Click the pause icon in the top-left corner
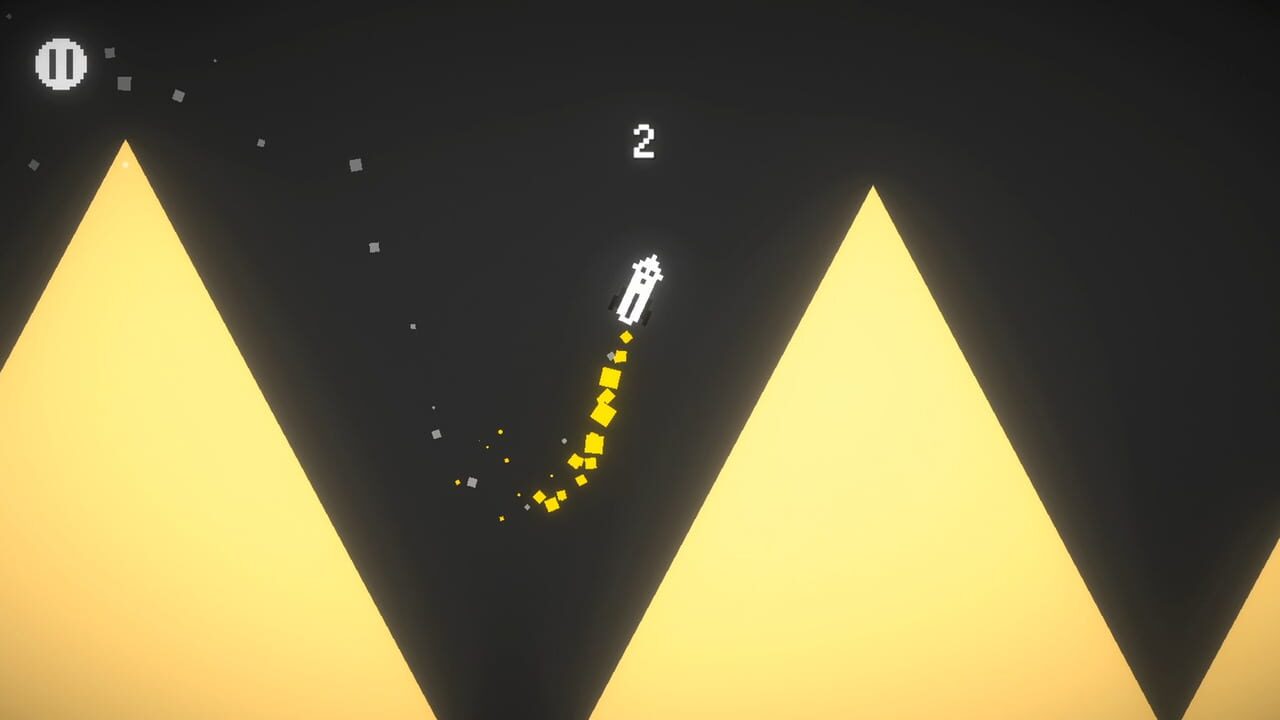The height and width of the screenshot is (720, 1280). coord(61,62)
